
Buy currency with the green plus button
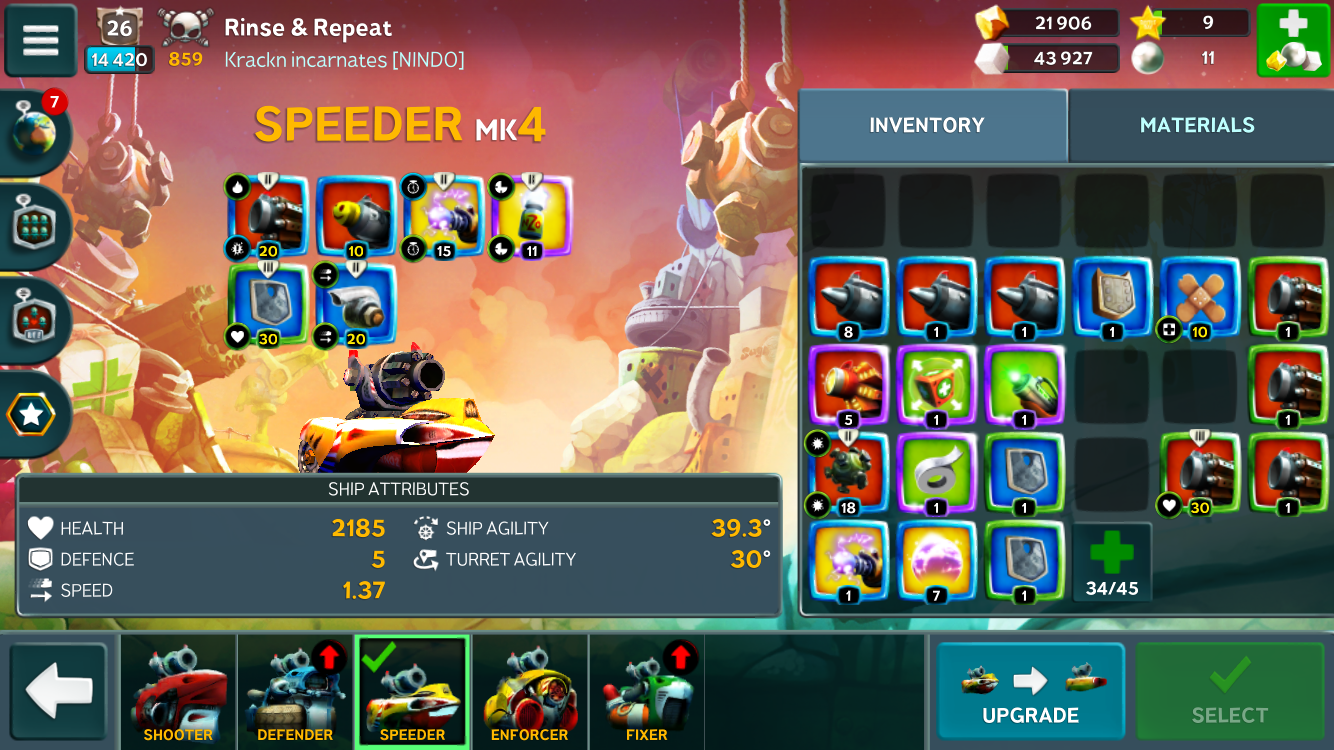click(1292, 41)
